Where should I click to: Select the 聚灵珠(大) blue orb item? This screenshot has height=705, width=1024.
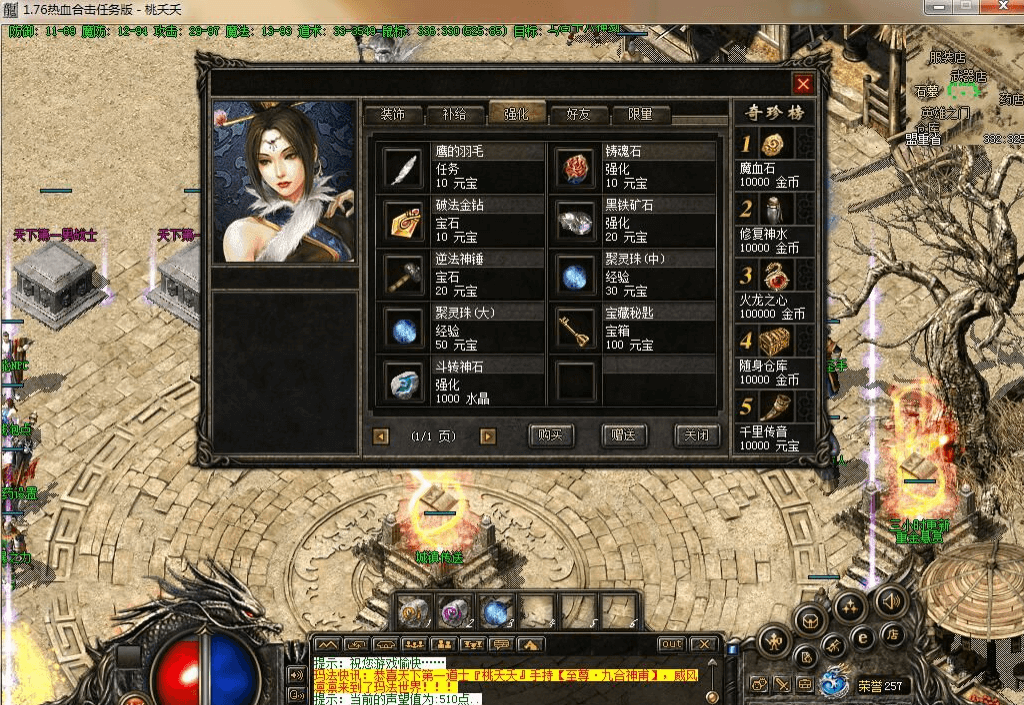pos(404,328)
